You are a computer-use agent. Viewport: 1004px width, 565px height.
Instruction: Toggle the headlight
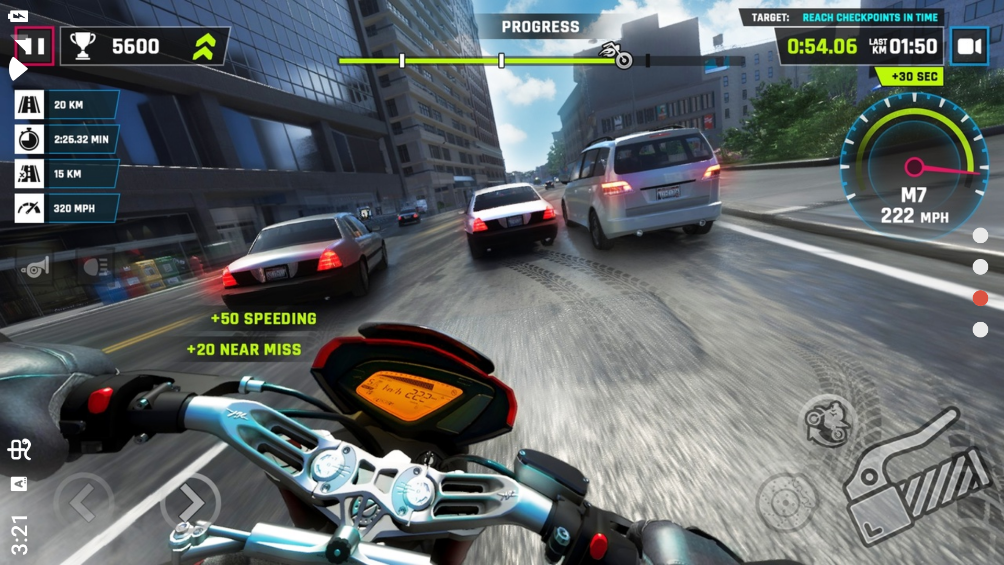tap(95, 267)
